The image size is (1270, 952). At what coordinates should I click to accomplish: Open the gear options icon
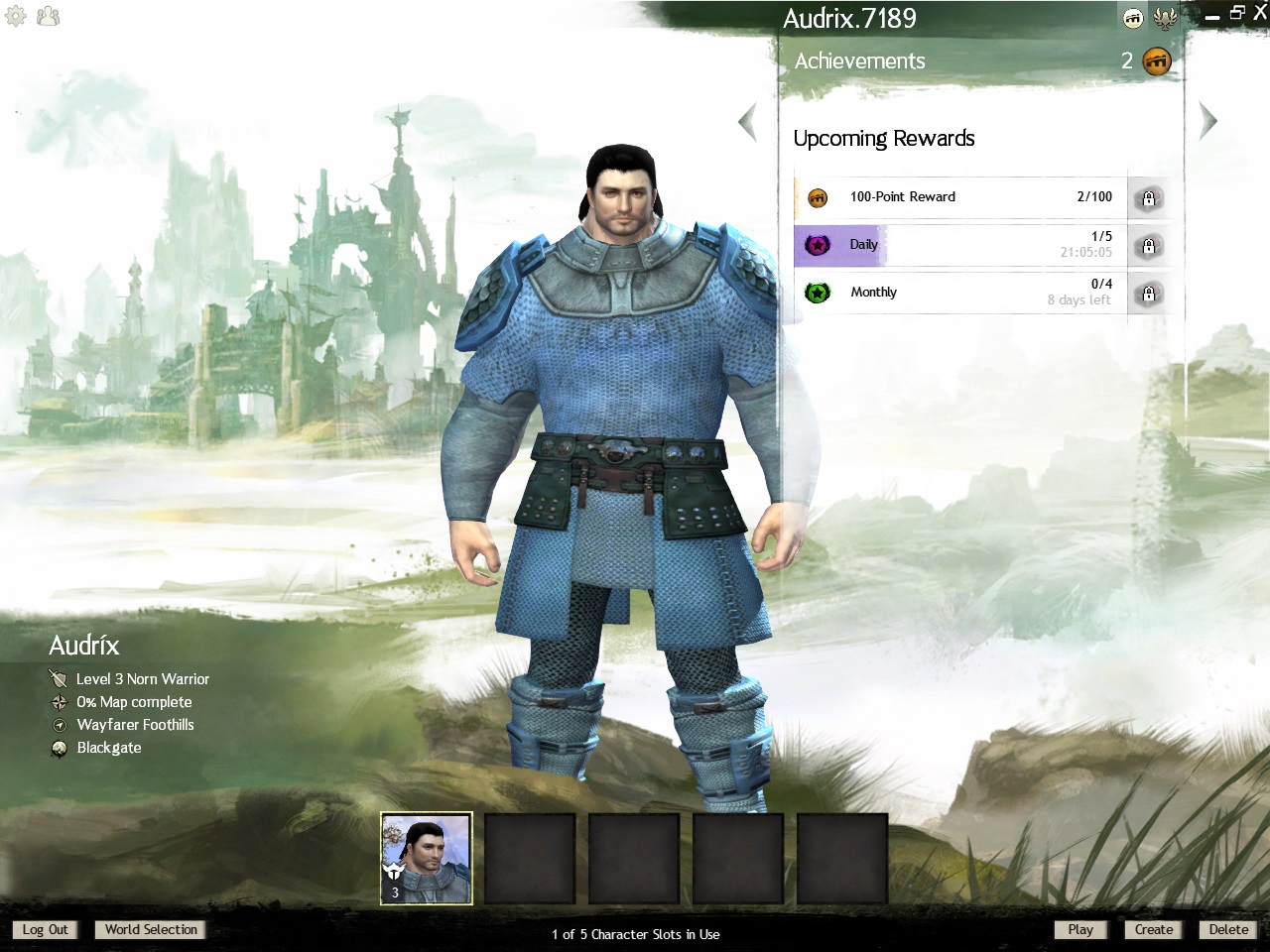tap(16, 16)
